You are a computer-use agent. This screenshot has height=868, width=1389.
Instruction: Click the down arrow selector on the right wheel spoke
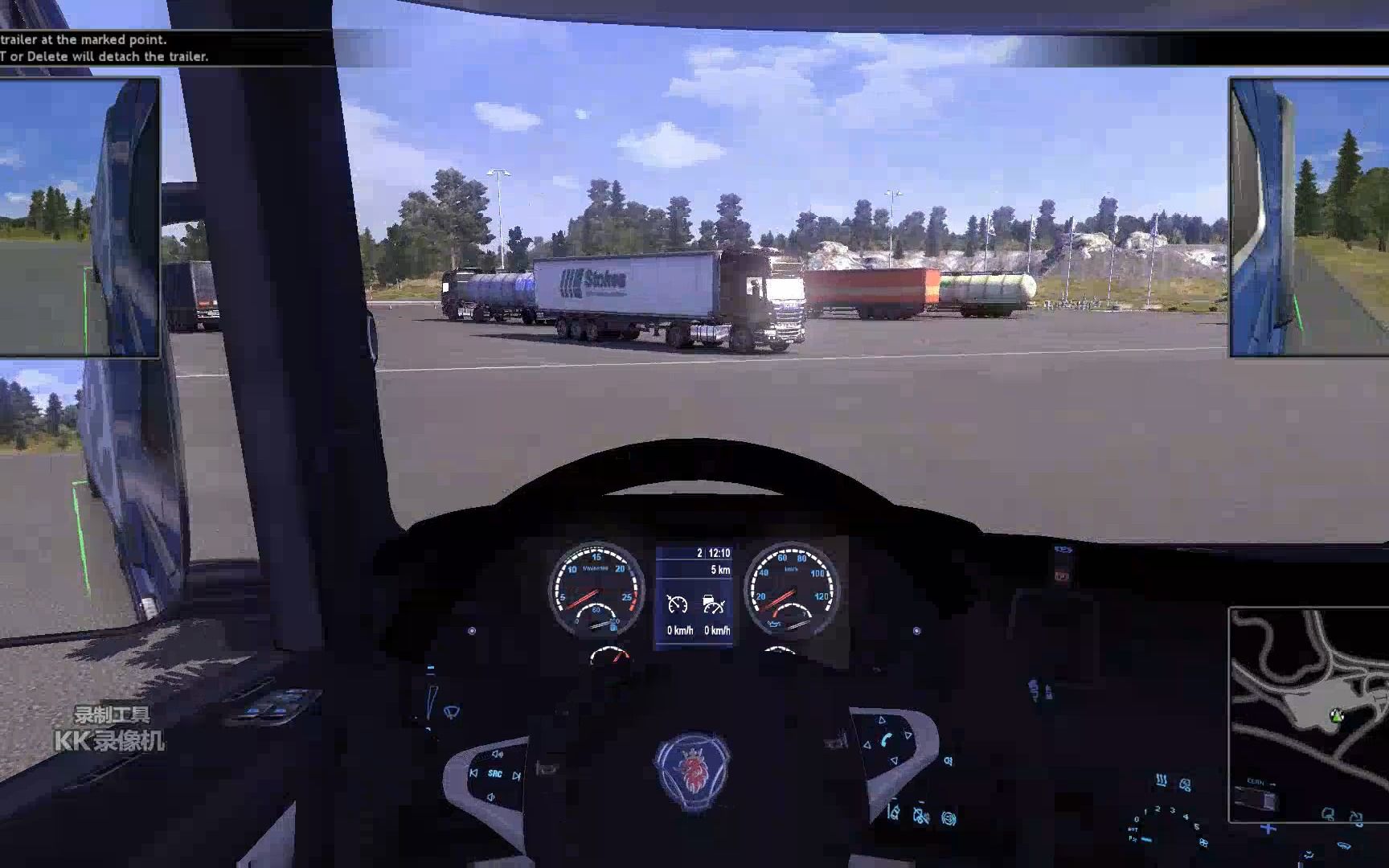[894, 760]
